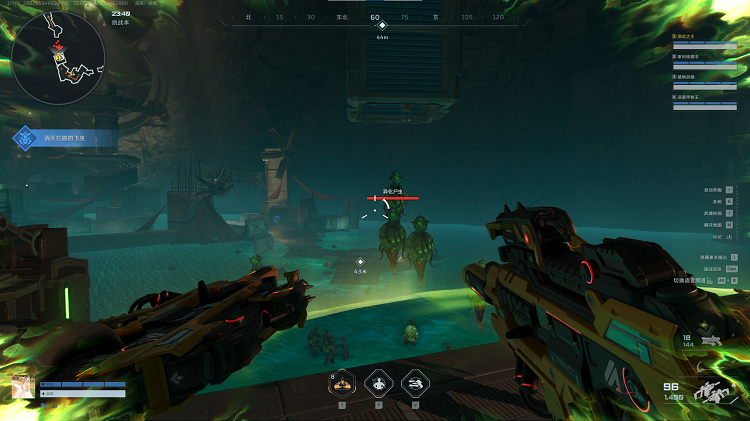Trigger the middle octagon figure ability

[379, 382]
